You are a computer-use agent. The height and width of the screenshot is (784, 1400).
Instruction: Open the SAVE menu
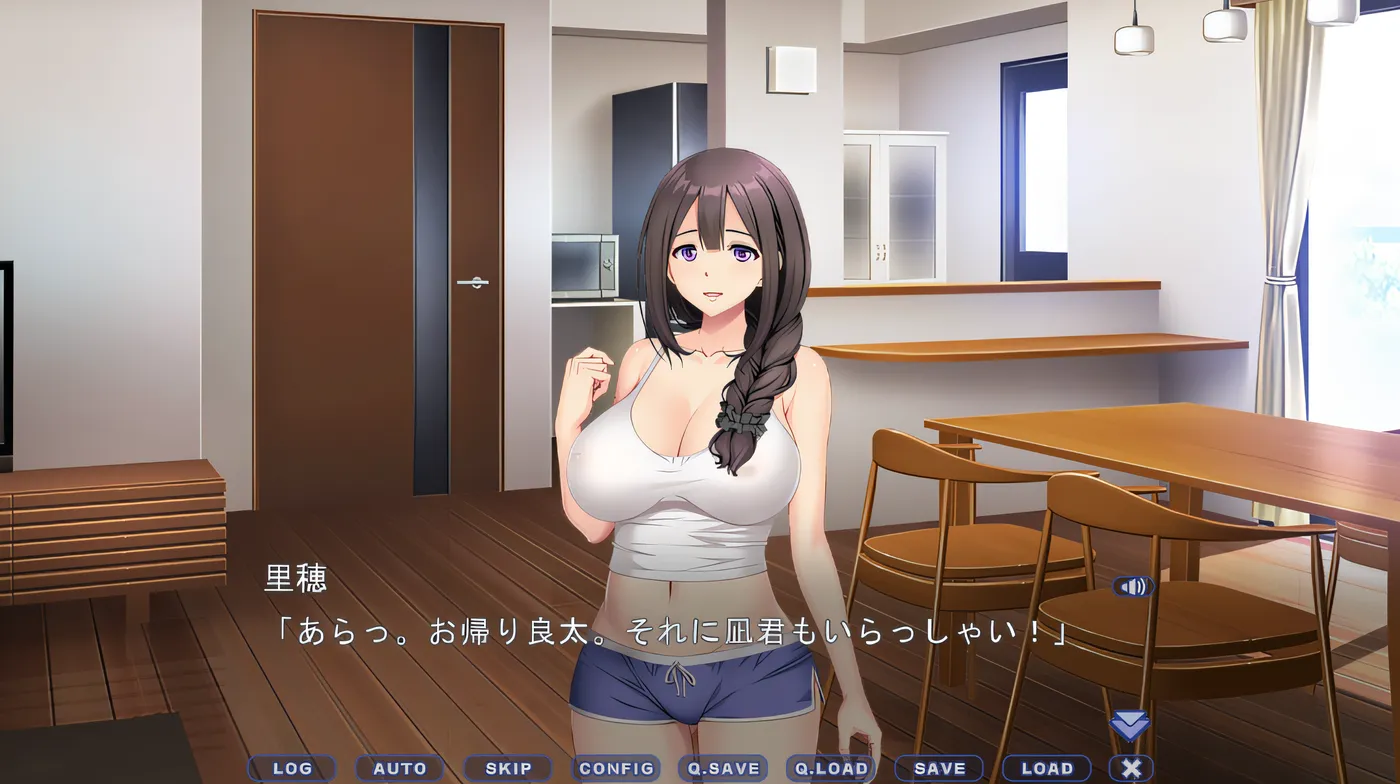(x=939, y=769)
